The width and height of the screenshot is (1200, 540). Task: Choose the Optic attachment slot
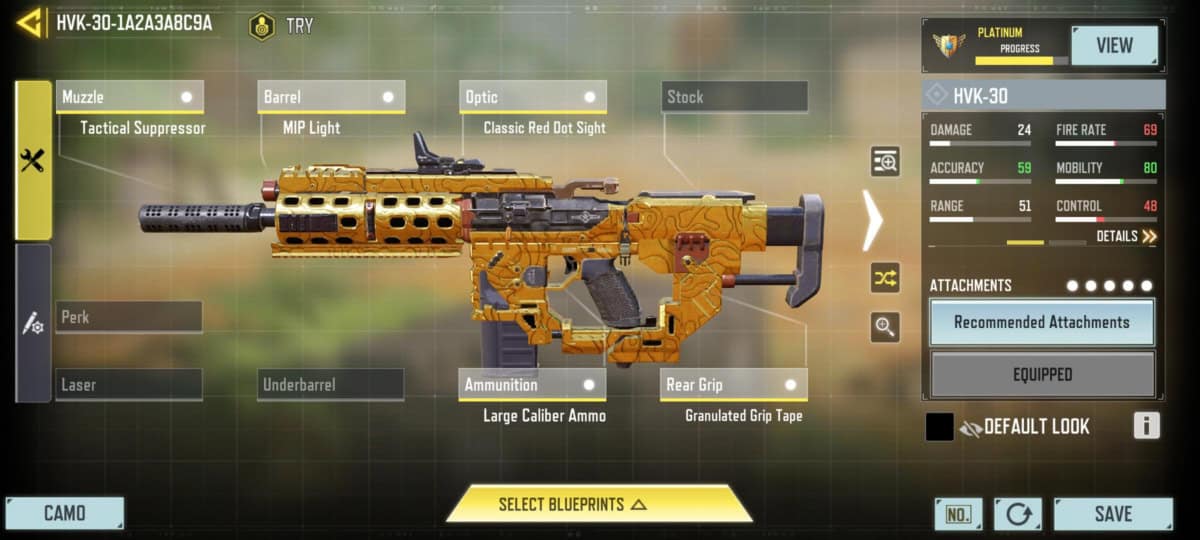pyautogui.click(x=533, y=97)
